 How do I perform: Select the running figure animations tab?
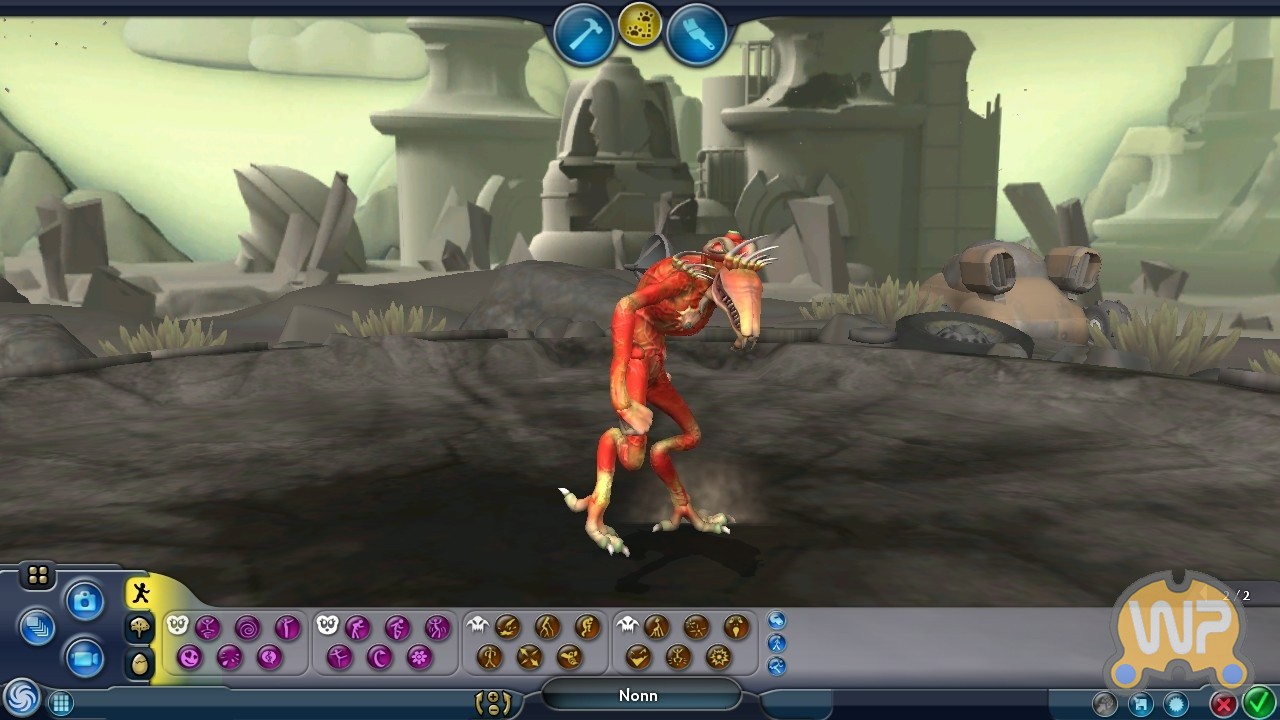[x=140, y=593]
